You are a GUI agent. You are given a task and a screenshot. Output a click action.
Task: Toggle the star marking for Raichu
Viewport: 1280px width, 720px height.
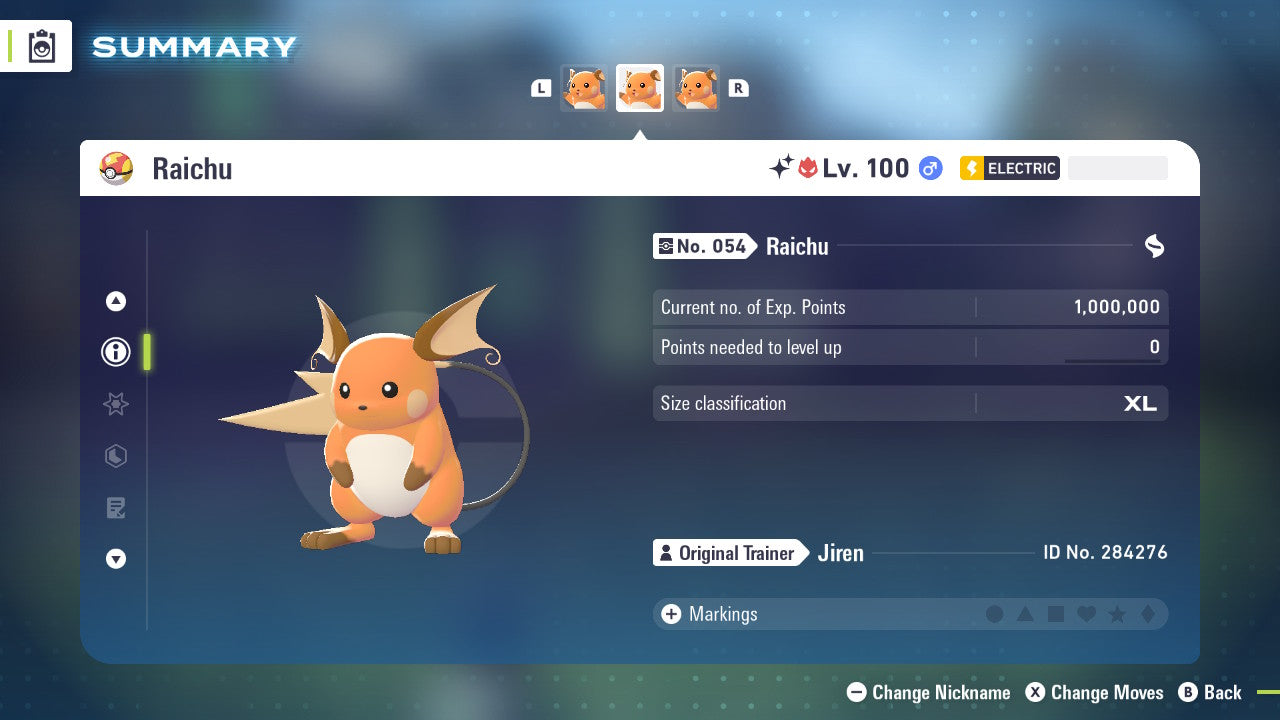1115,614
